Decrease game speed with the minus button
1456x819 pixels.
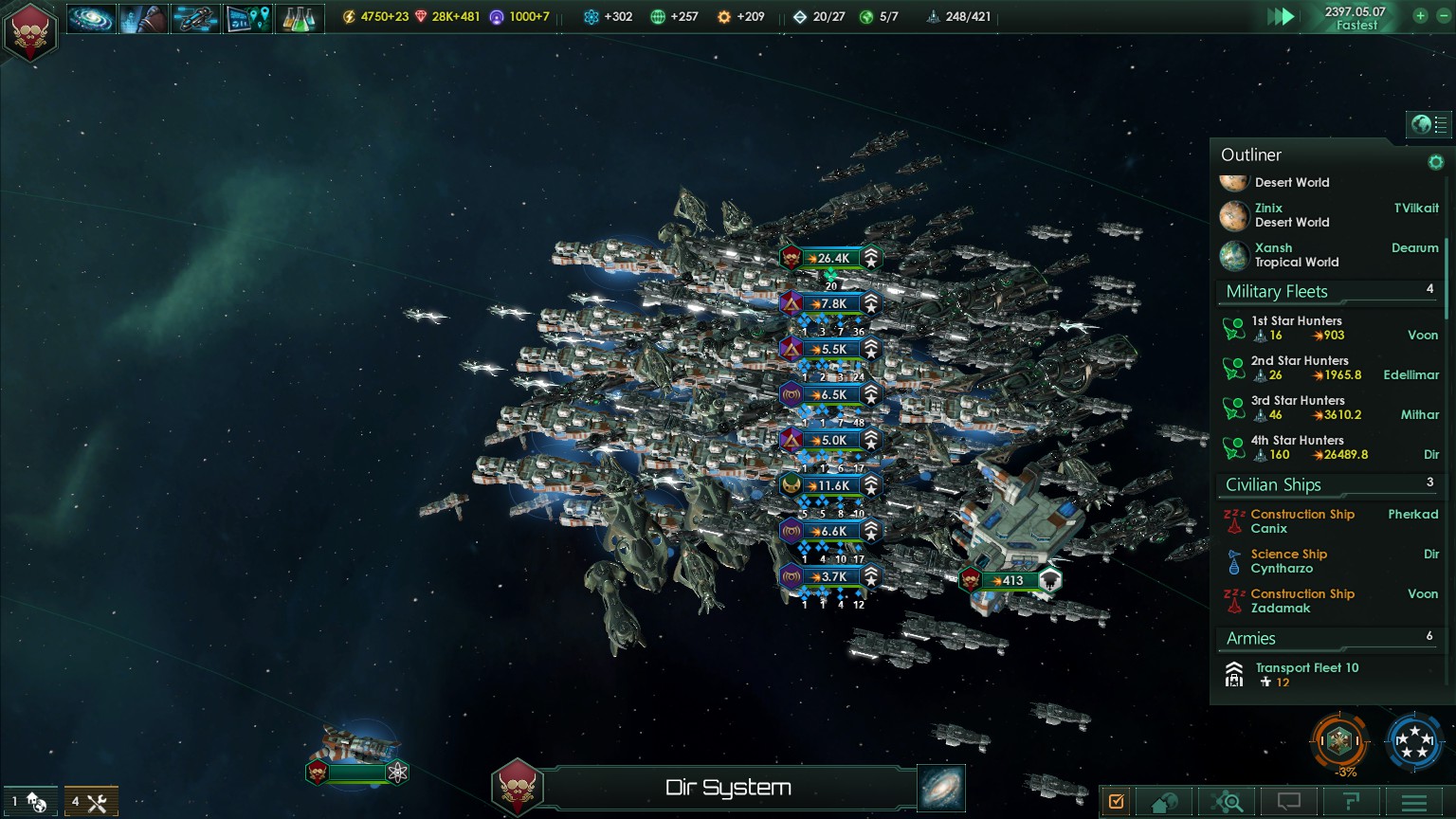(x=1443, y=16)
